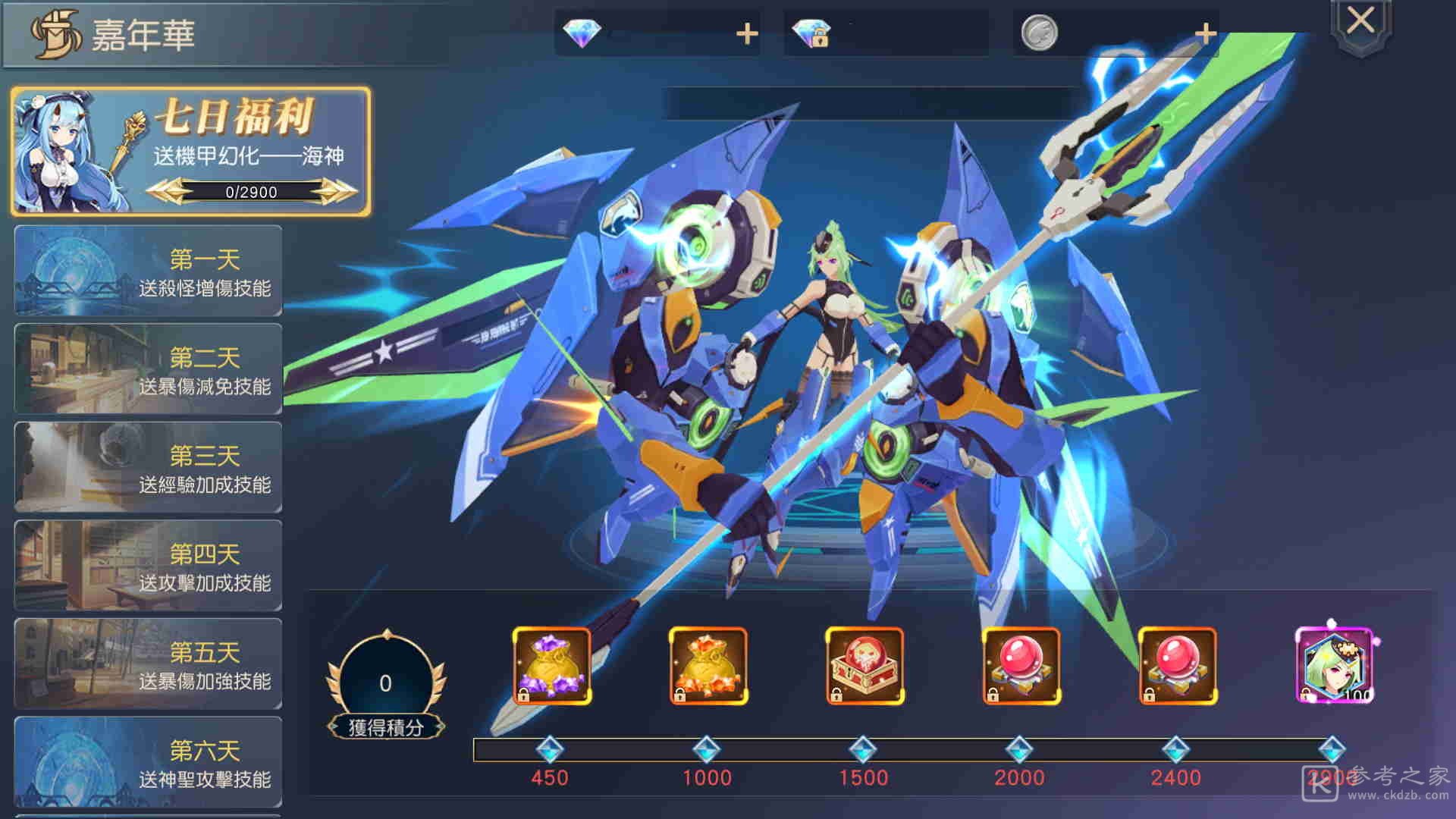The height and width of the screenshot is (819, 1456).
Task: Select the 第一天 tab
Action: (x=149, y=271)
